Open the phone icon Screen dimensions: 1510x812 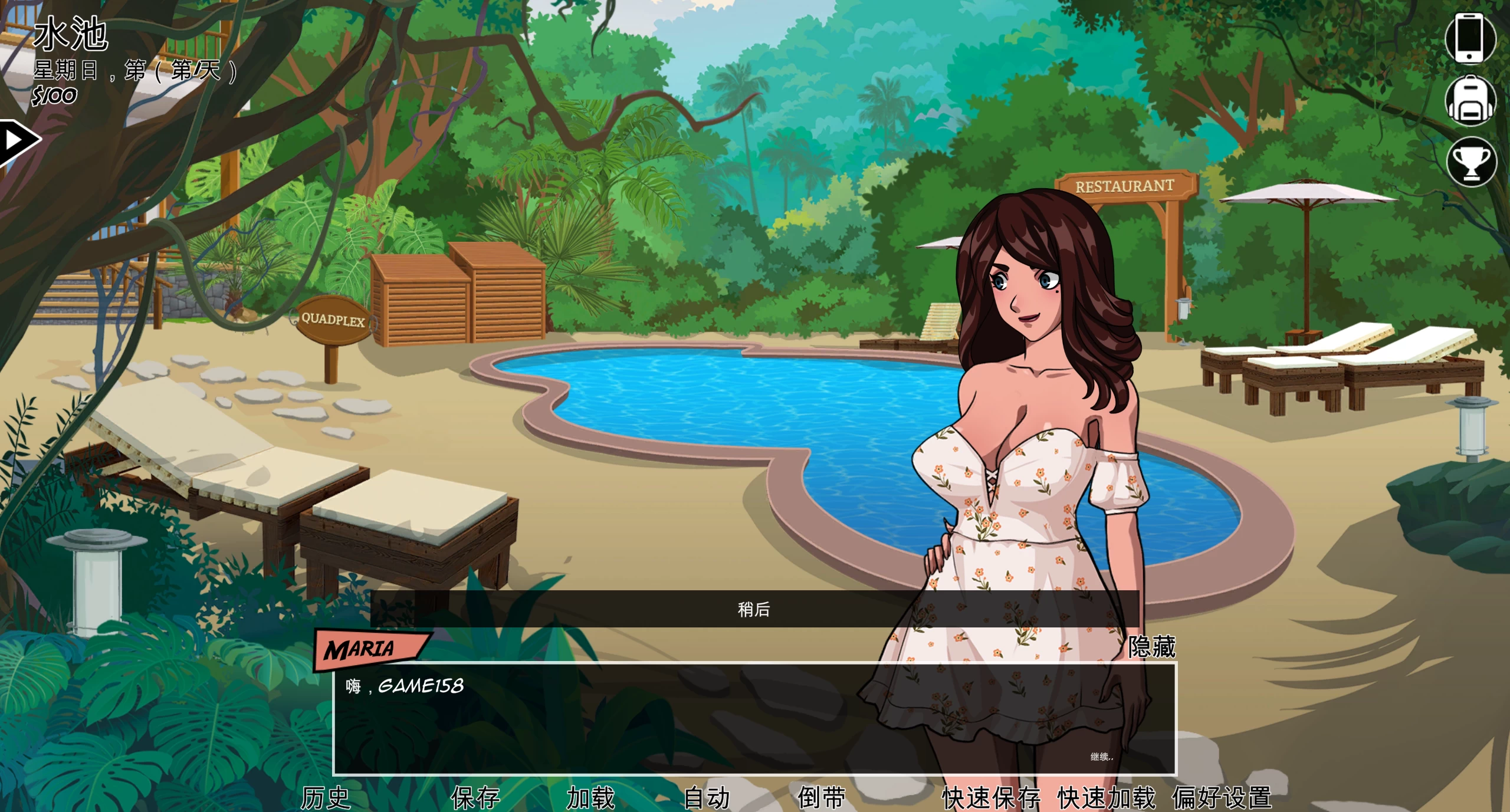coord(1469,37)
